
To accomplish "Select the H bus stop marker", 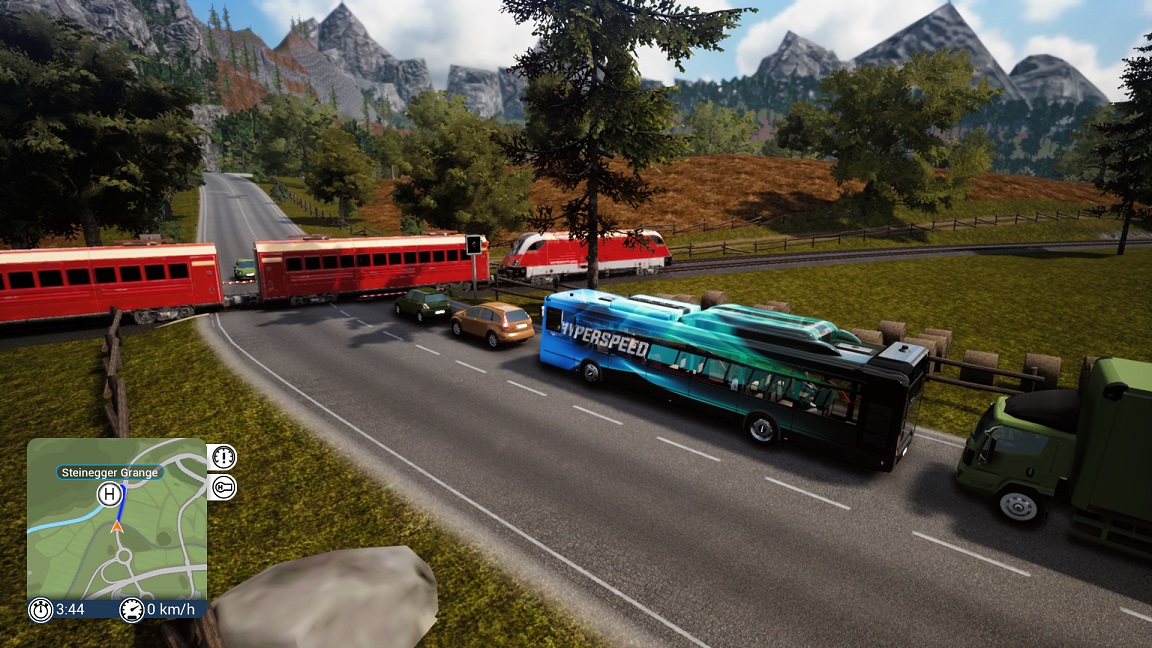I will (x=108, y=494).
